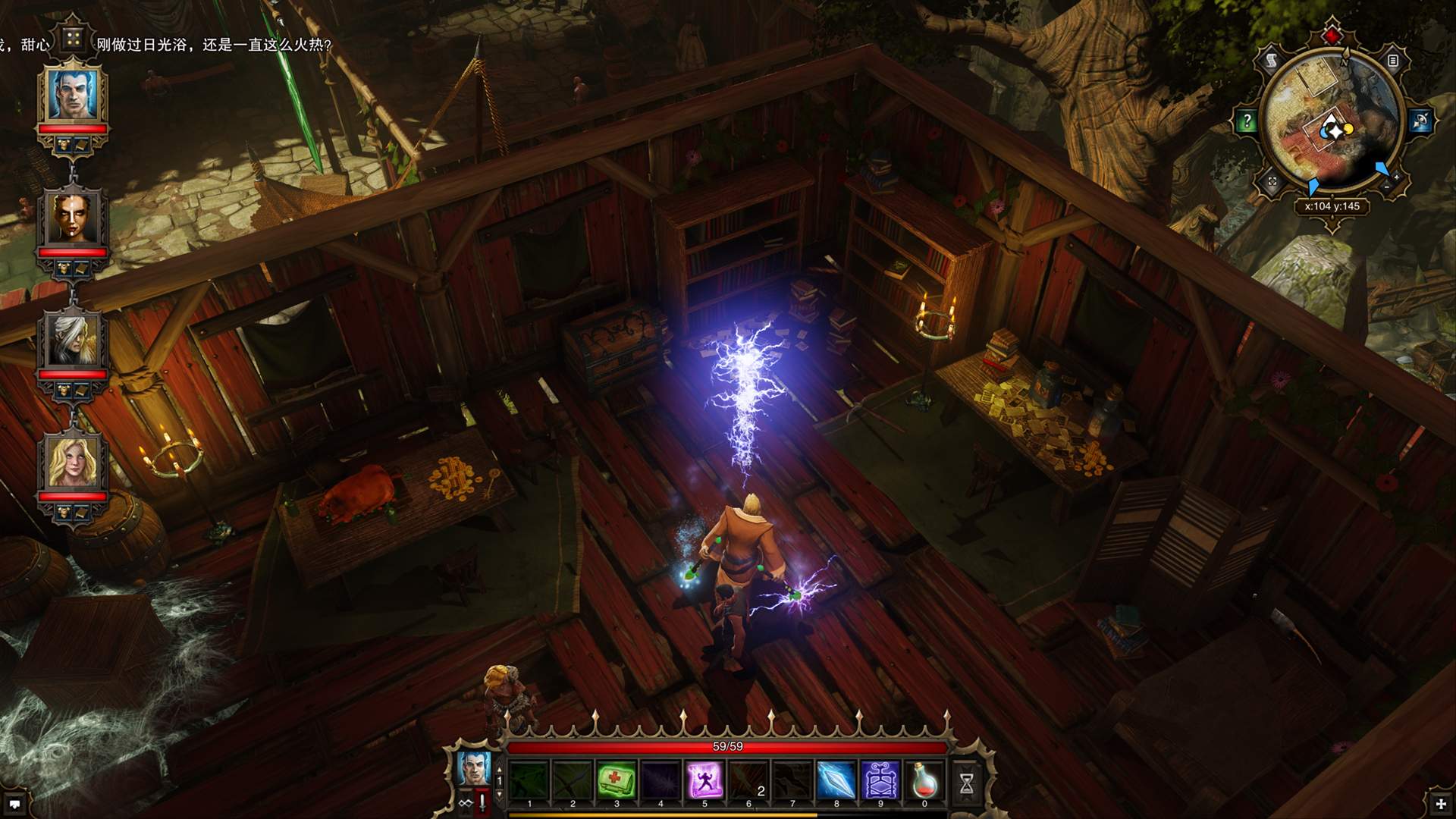
Task: Click the green question mark help icon
Action: pos(1246,120)
